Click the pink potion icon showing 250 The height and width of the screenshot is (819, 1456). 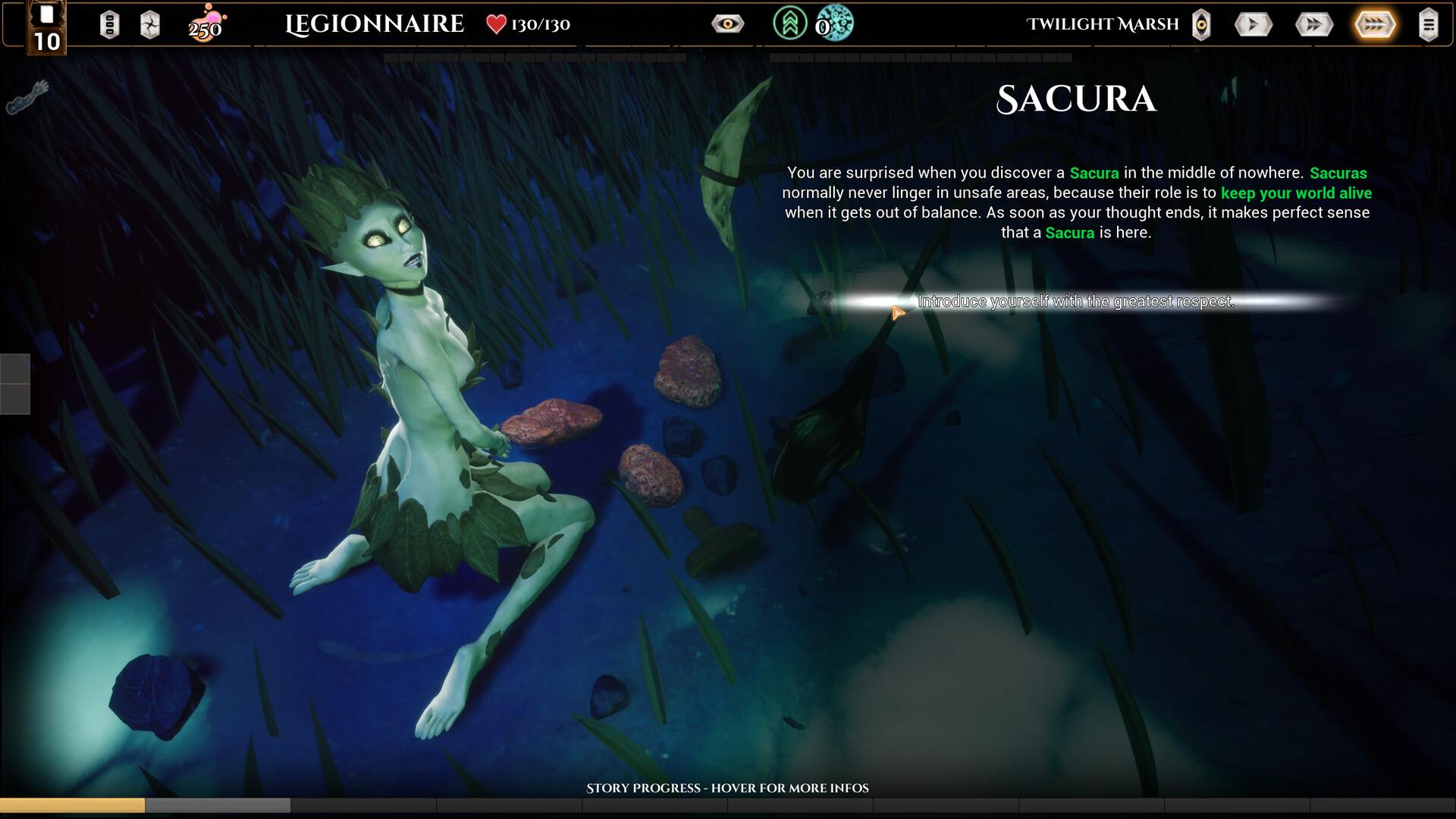(206, 24)
